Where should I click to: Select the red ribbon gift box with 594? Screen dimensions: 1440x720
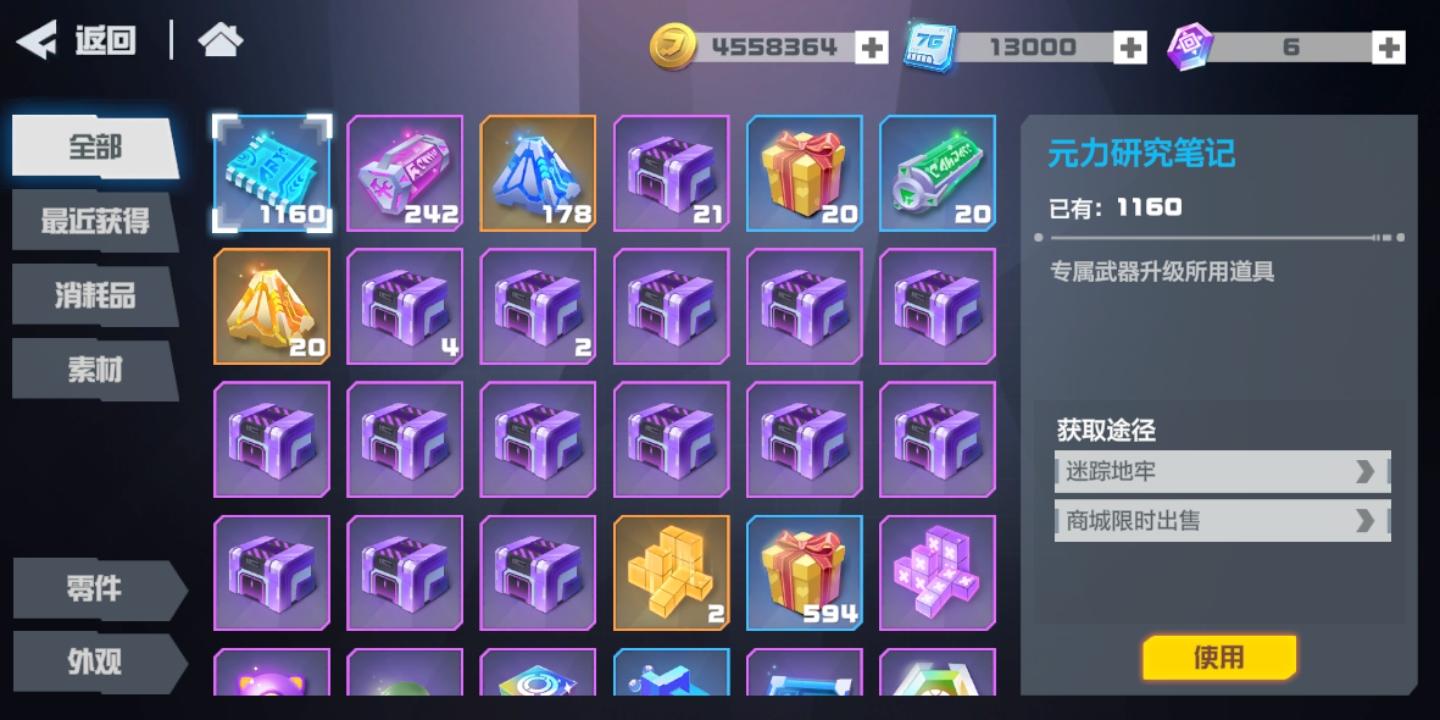(805, 572)
